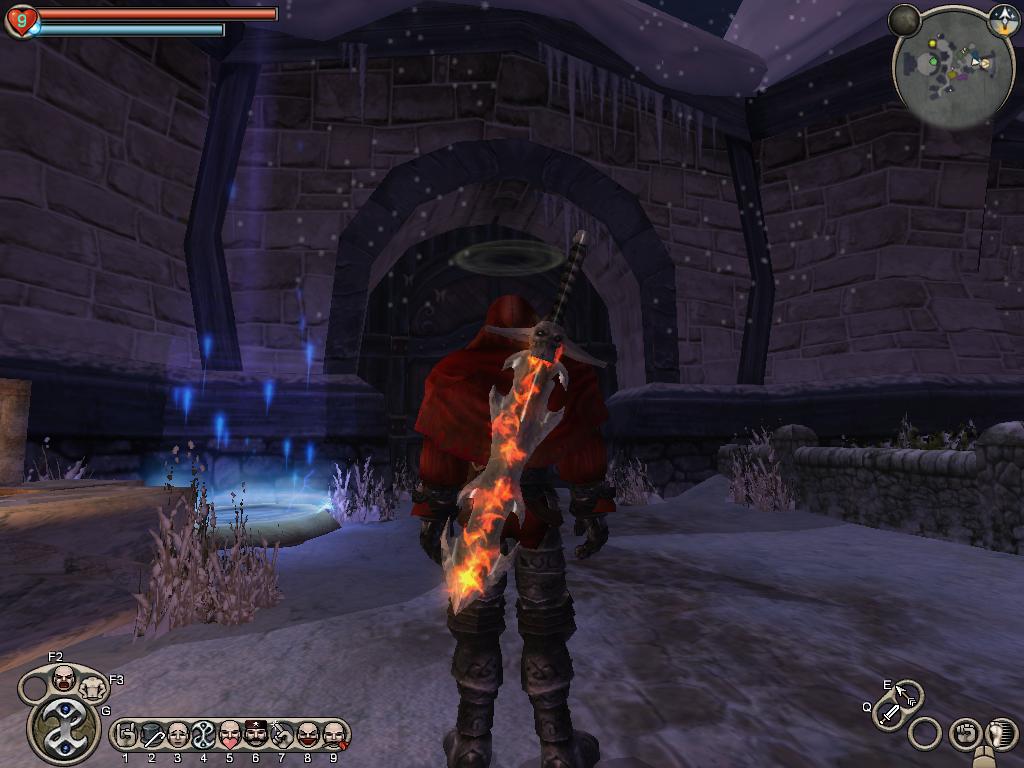
Task: Select the hand gesture in hotbar slot 1
Action: click(126, 736)
